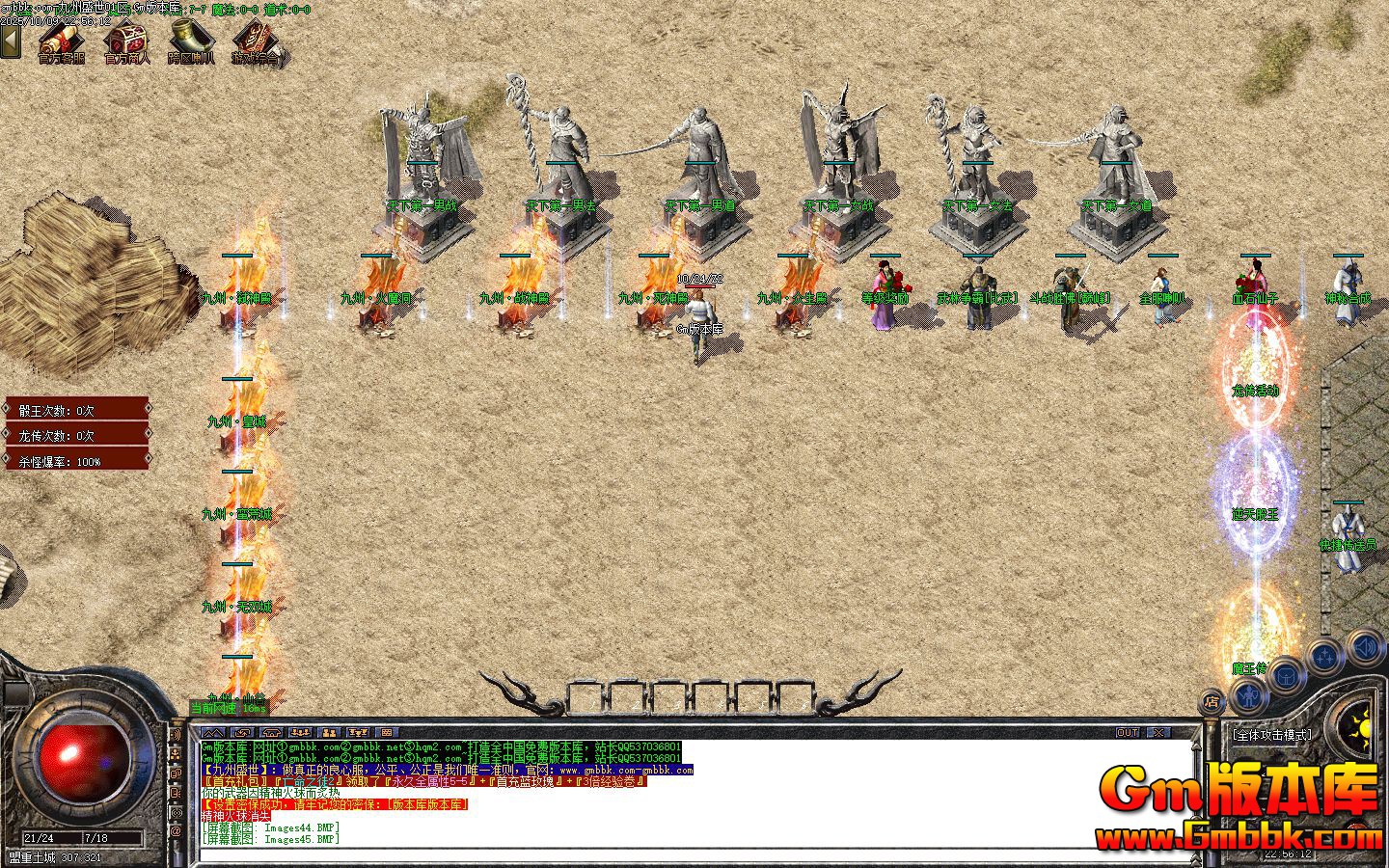The width and height of the screenshot is (1389, 868).
Task: Open the 店 shop button
Action: [1212, 701]
